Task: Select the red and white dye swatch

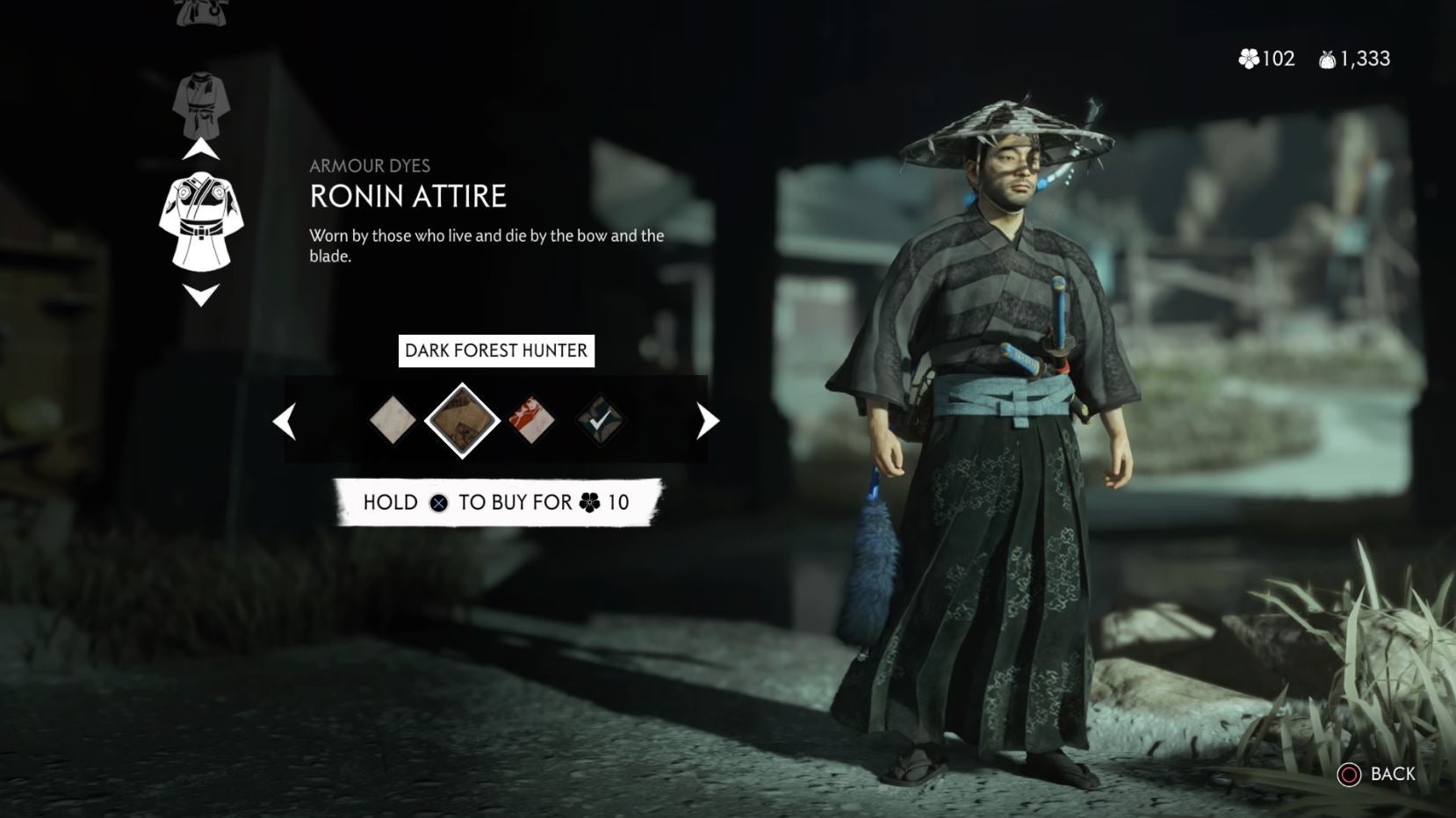Action: click(532, 420)
